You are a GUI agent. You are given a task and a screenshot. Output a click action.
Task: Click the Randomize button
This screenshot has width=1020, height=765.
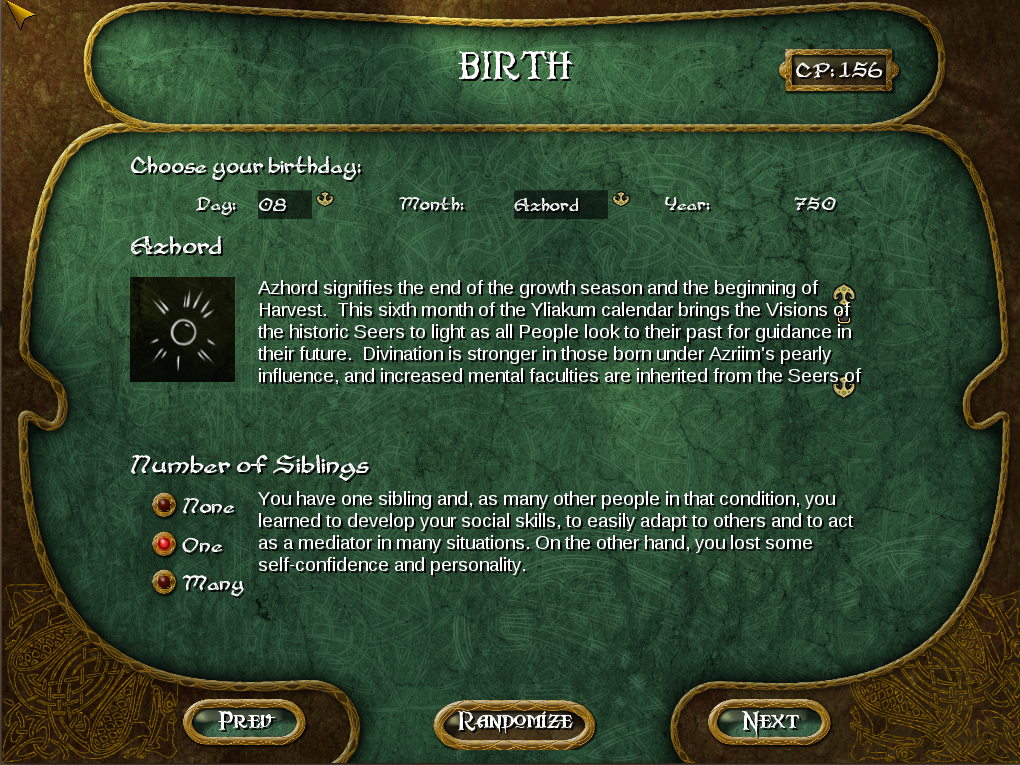tap(515, 722)
